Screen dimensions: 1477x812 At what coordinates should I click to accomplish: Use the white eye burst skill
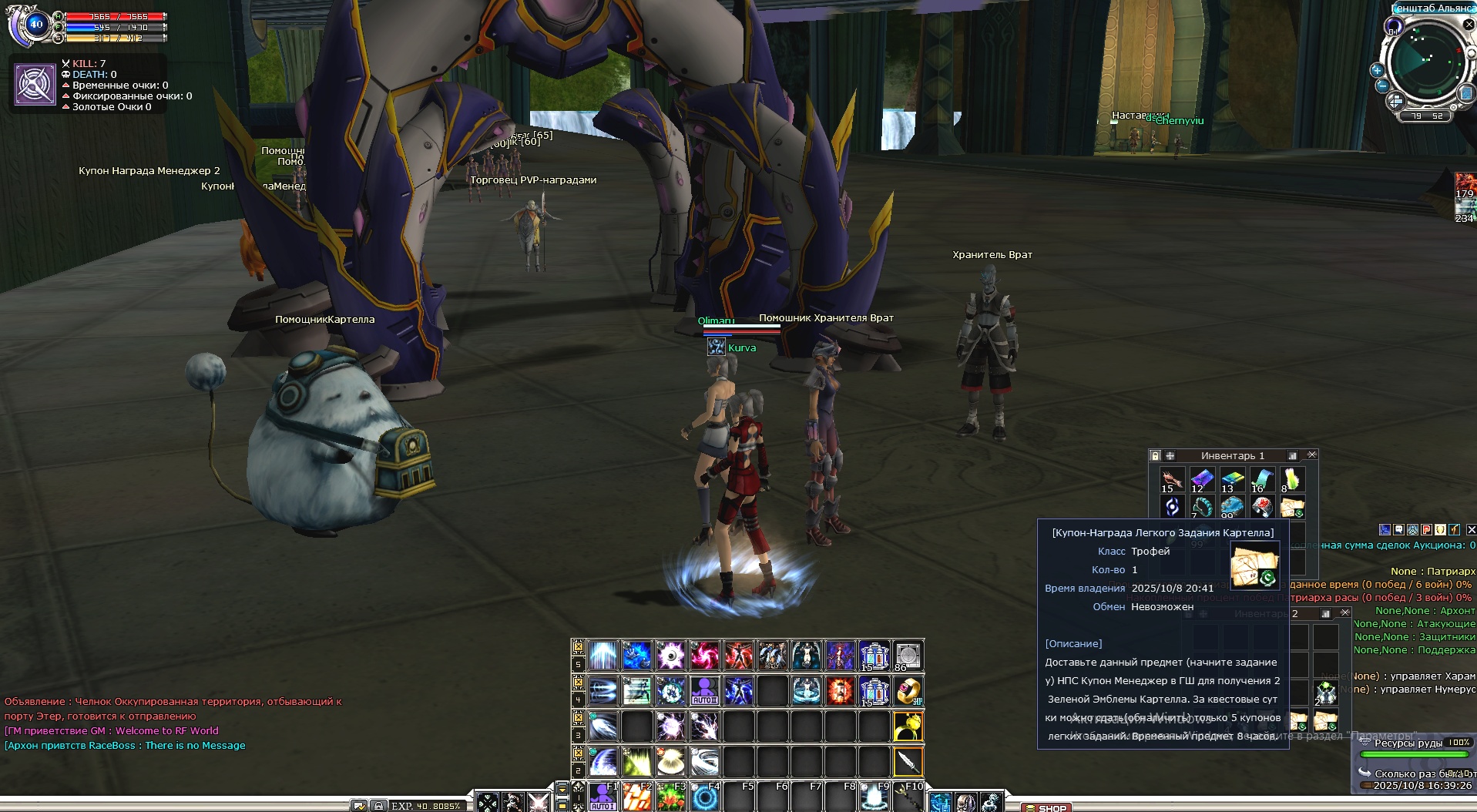point(670,656)
